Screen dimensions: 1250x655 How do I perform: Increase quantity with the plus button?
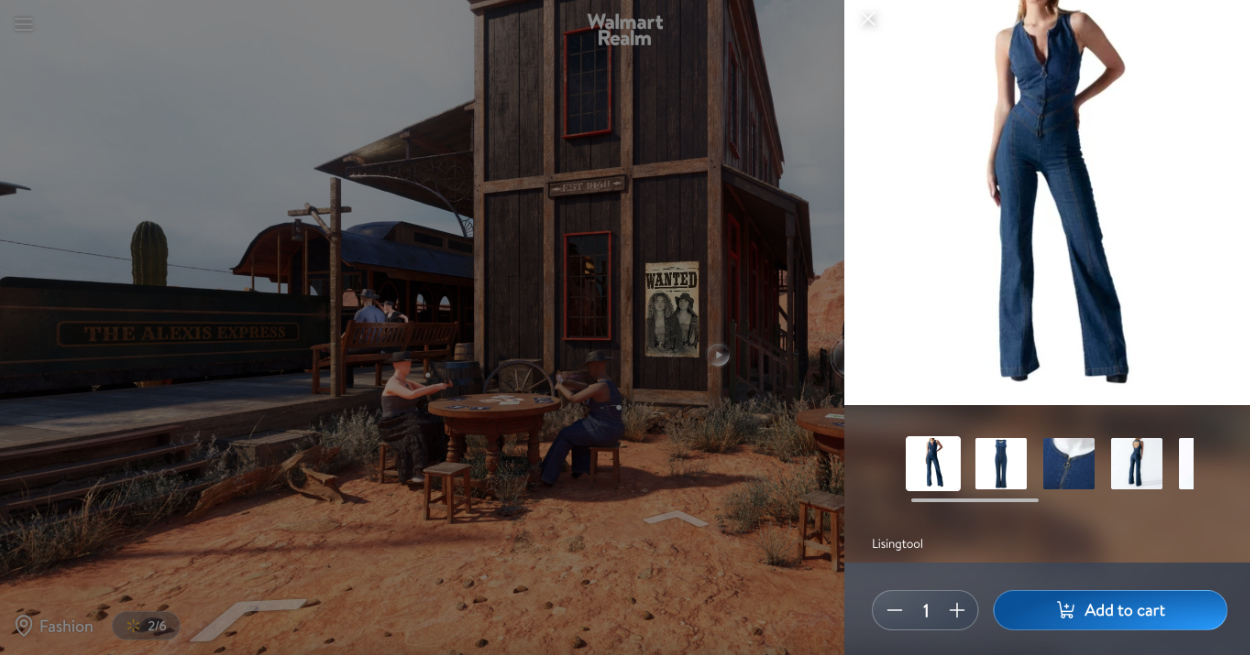tap(957, 610)
